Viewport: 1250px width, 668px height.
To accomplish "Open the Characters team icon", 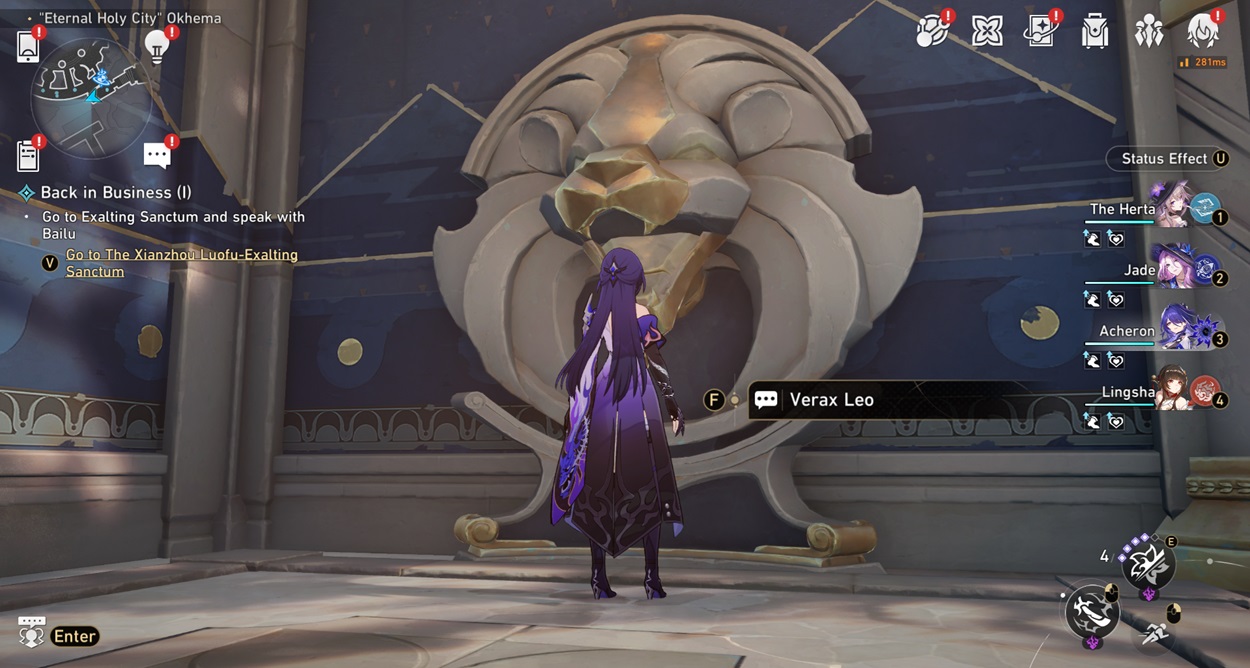I will (1149, 32).
